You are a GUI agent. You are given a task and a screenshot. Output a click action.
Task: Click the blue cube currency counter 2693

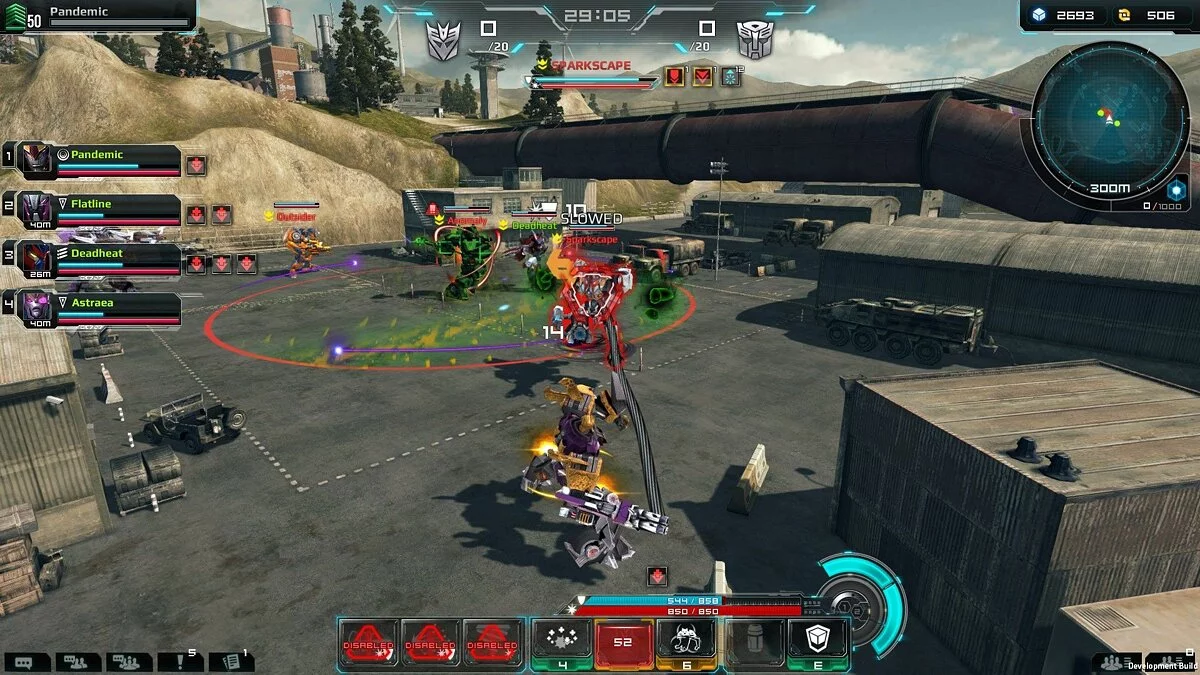pos(1063,15)
